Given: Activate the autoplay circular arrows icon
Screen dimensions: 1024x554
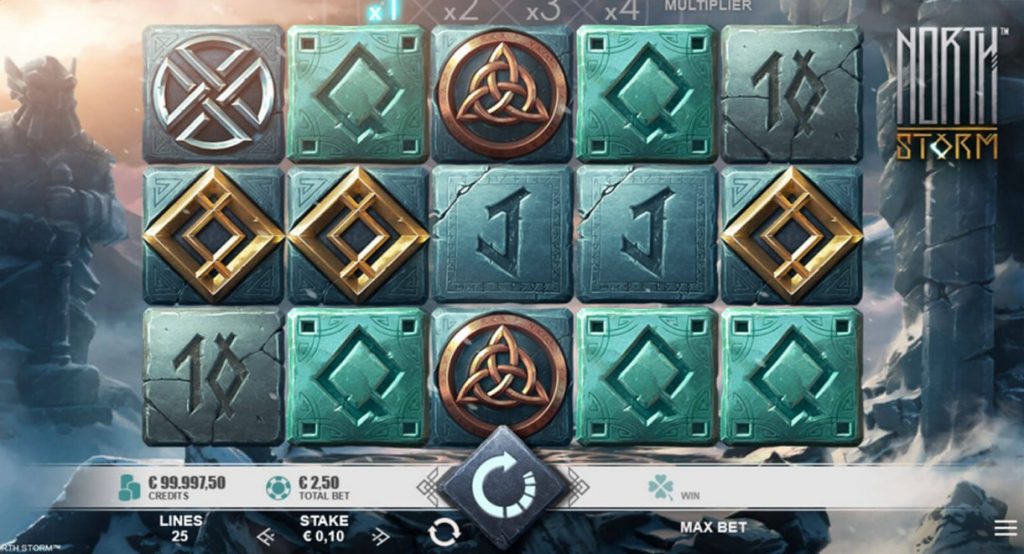Looking at the screenshot, I should coord(444,533).
